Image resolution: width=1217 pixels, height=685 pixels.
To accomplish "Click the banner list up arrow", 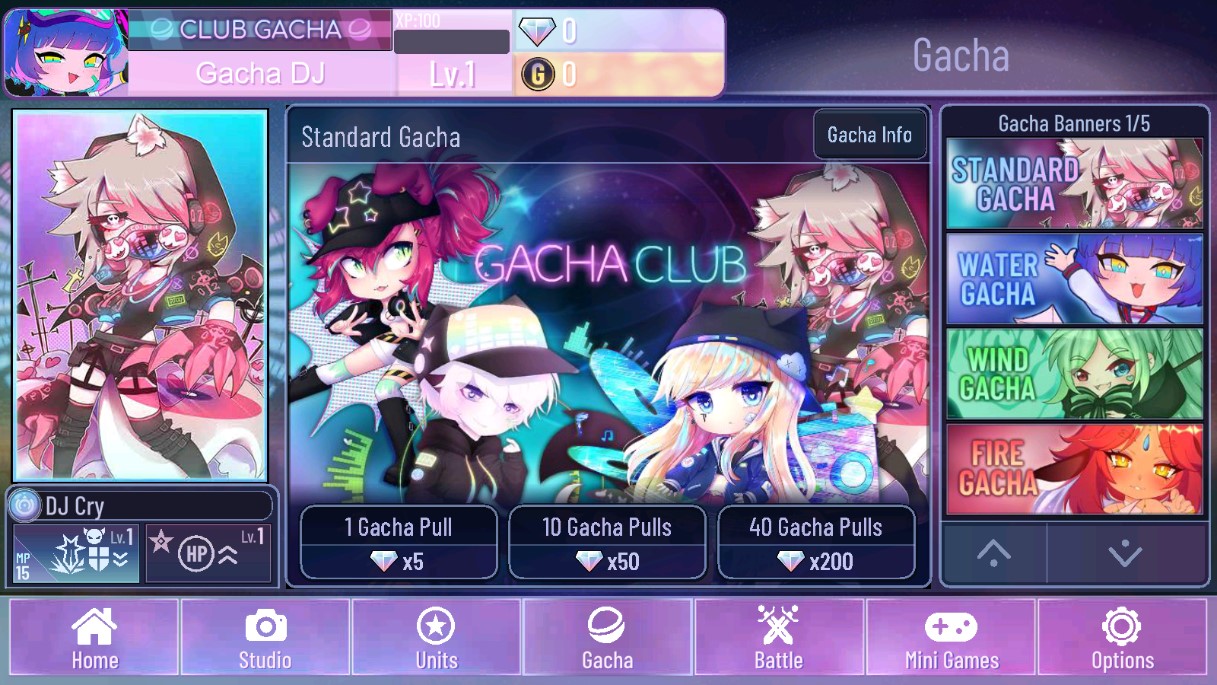I will coord(993,553).
